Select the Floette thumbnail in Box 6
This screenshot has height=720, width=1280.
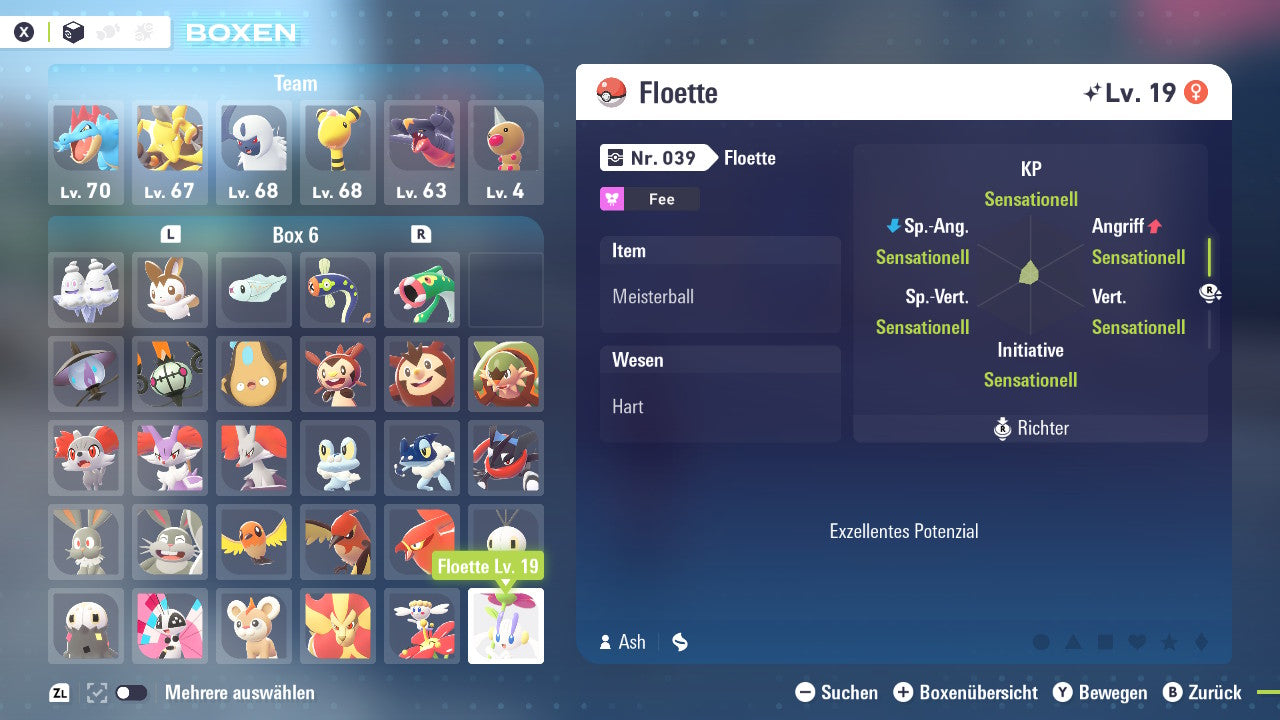pyautogui.click(x=505, y=625)
